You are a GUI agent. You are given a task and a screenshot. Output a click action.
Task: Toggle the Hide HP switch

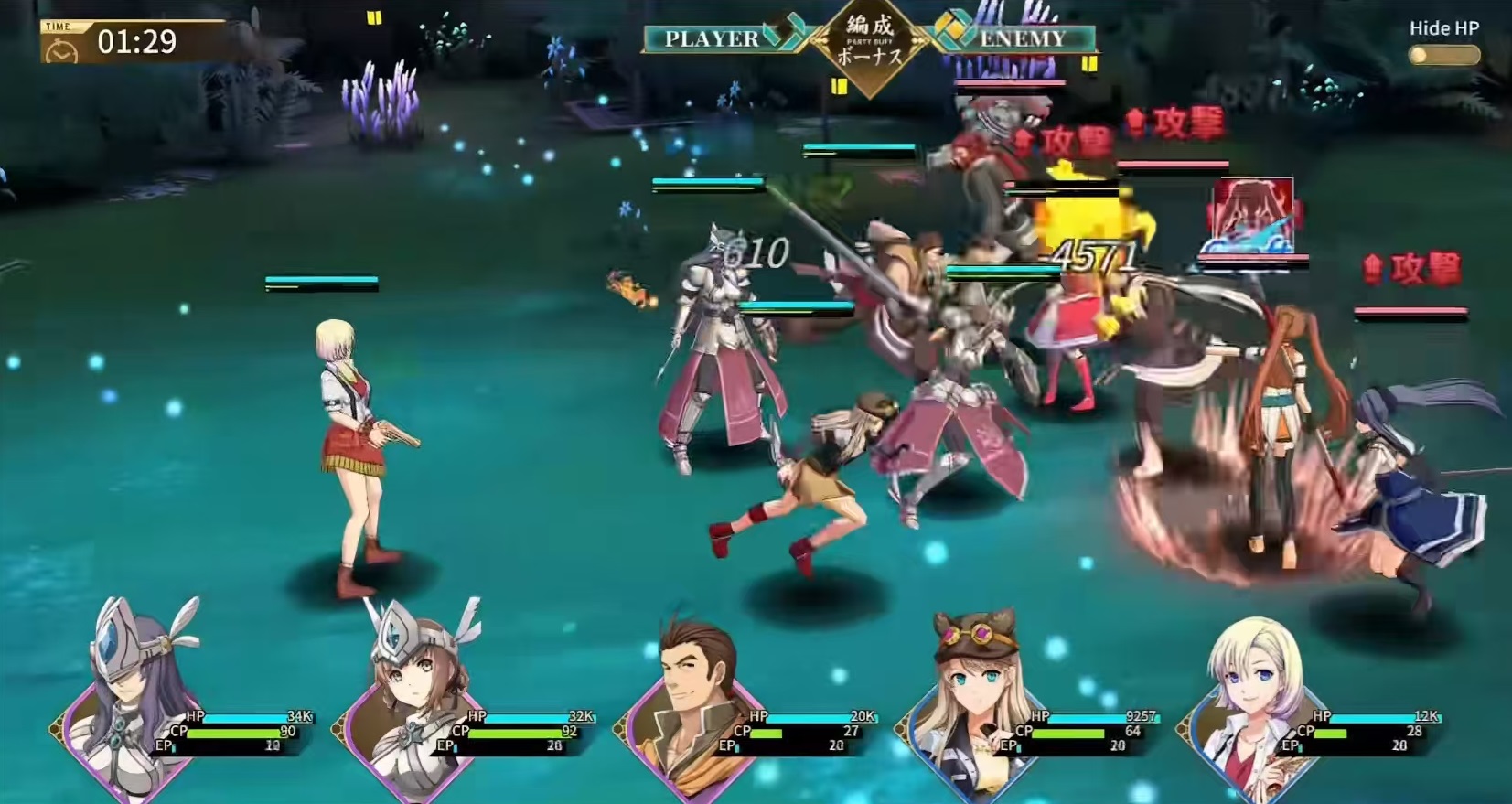click(1444, 55)
